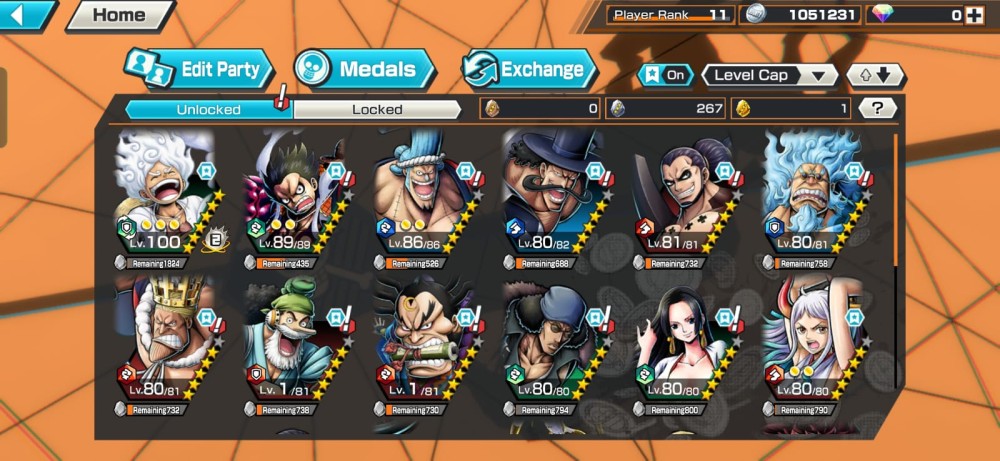
Task: Open the Level Cap sort dropdown
Action: pyautogui.click(x=770, y=75)
